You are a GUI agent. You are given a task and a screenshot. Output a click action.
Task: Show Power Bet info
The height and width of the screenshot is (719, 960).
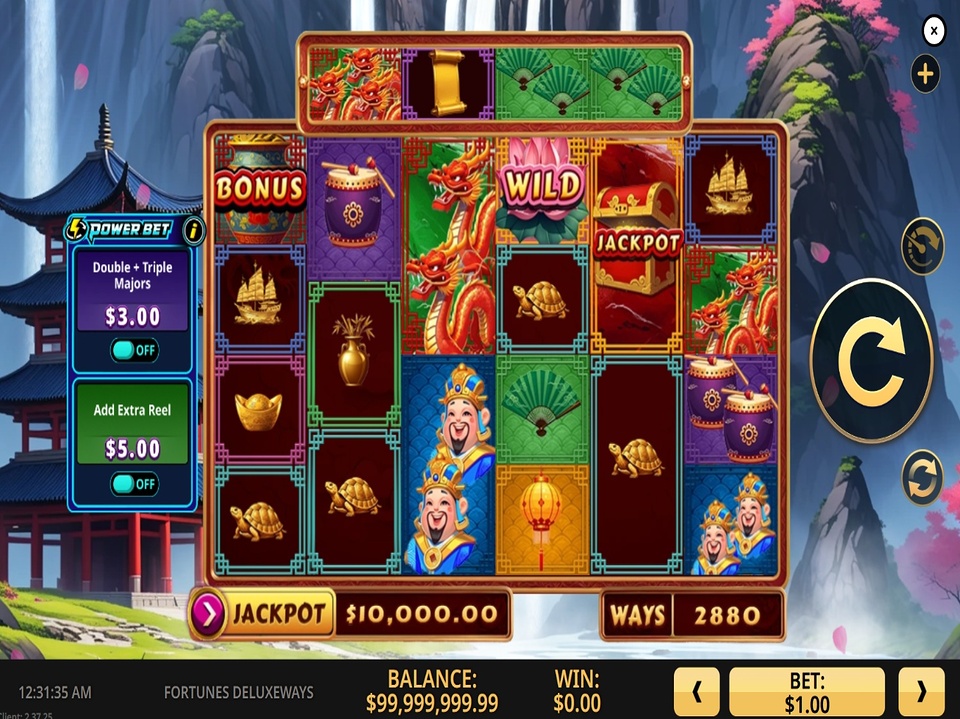point(194,230)
